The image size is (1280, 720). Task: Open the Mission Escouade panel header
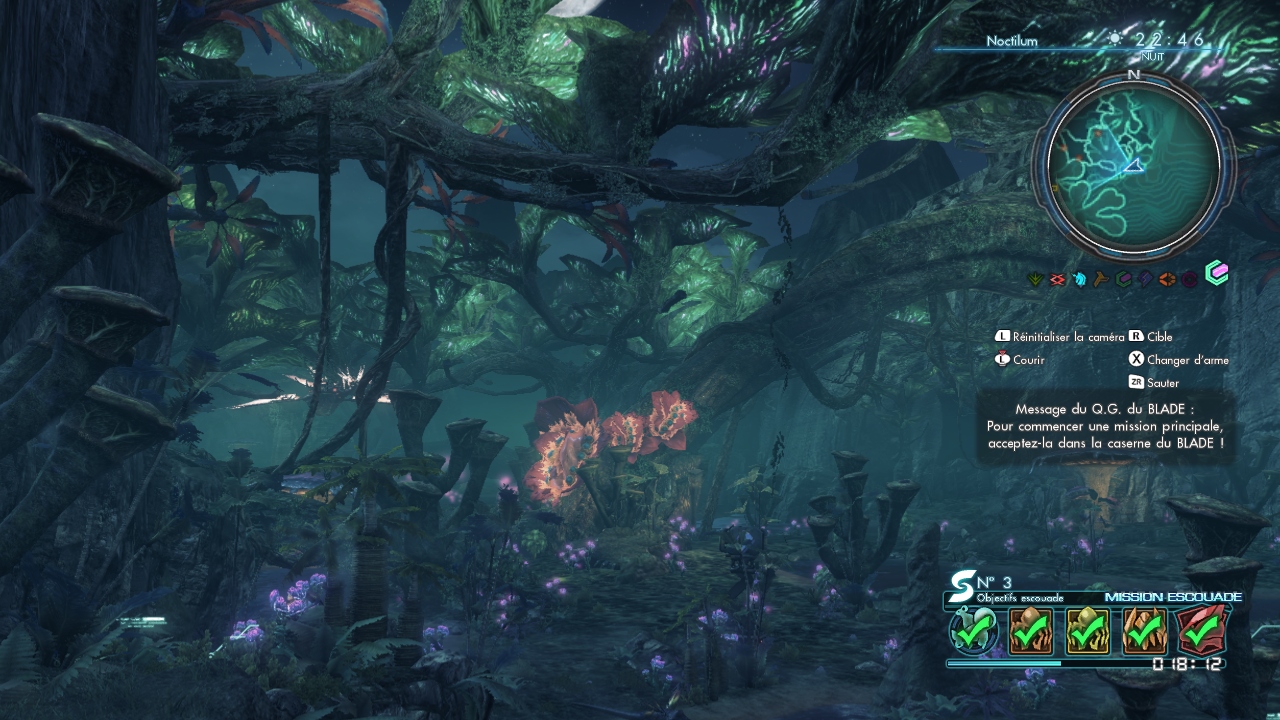[x=1172, y=597]
